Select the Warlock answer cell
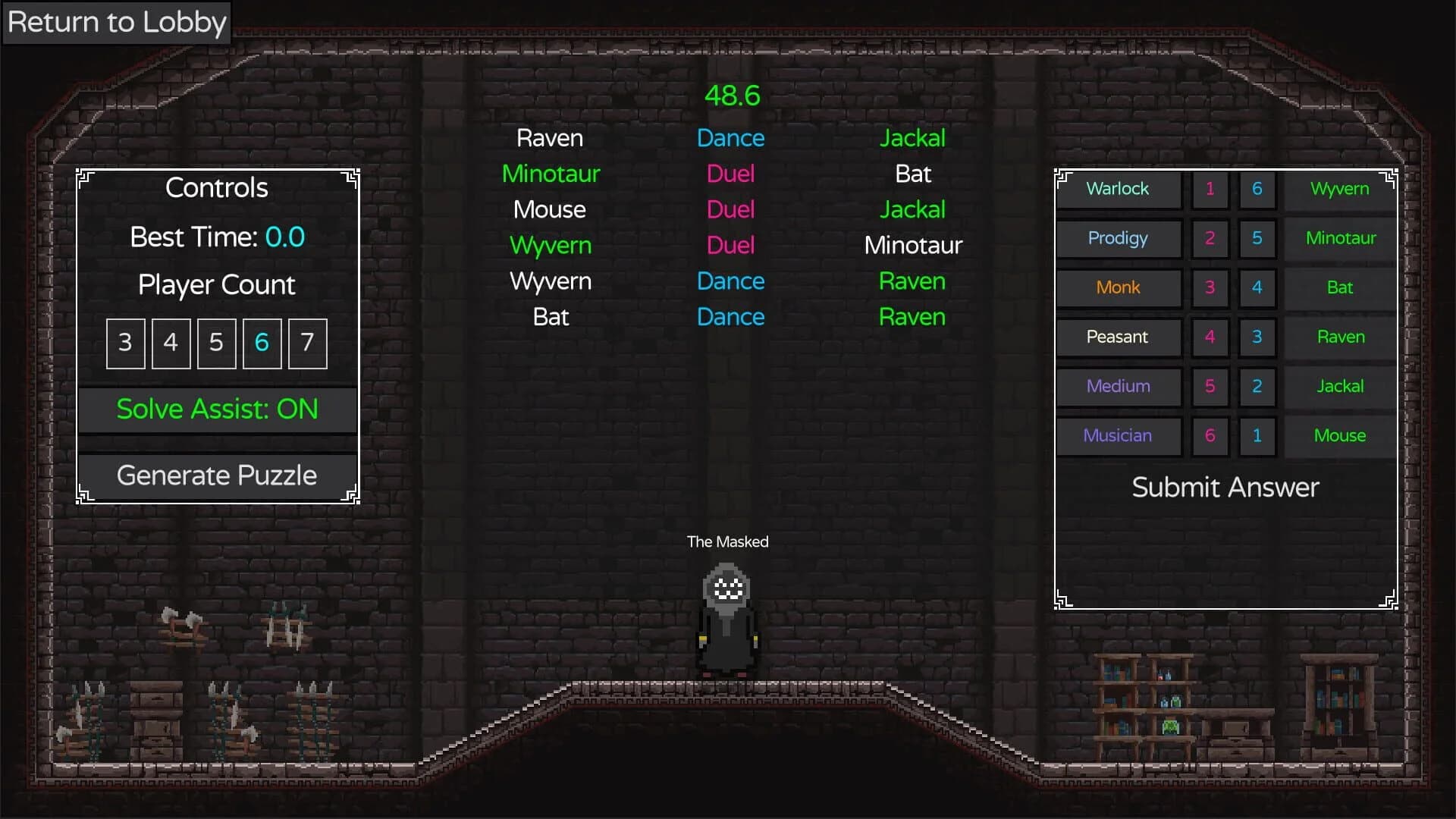1456x819 pixels. 1118,189
